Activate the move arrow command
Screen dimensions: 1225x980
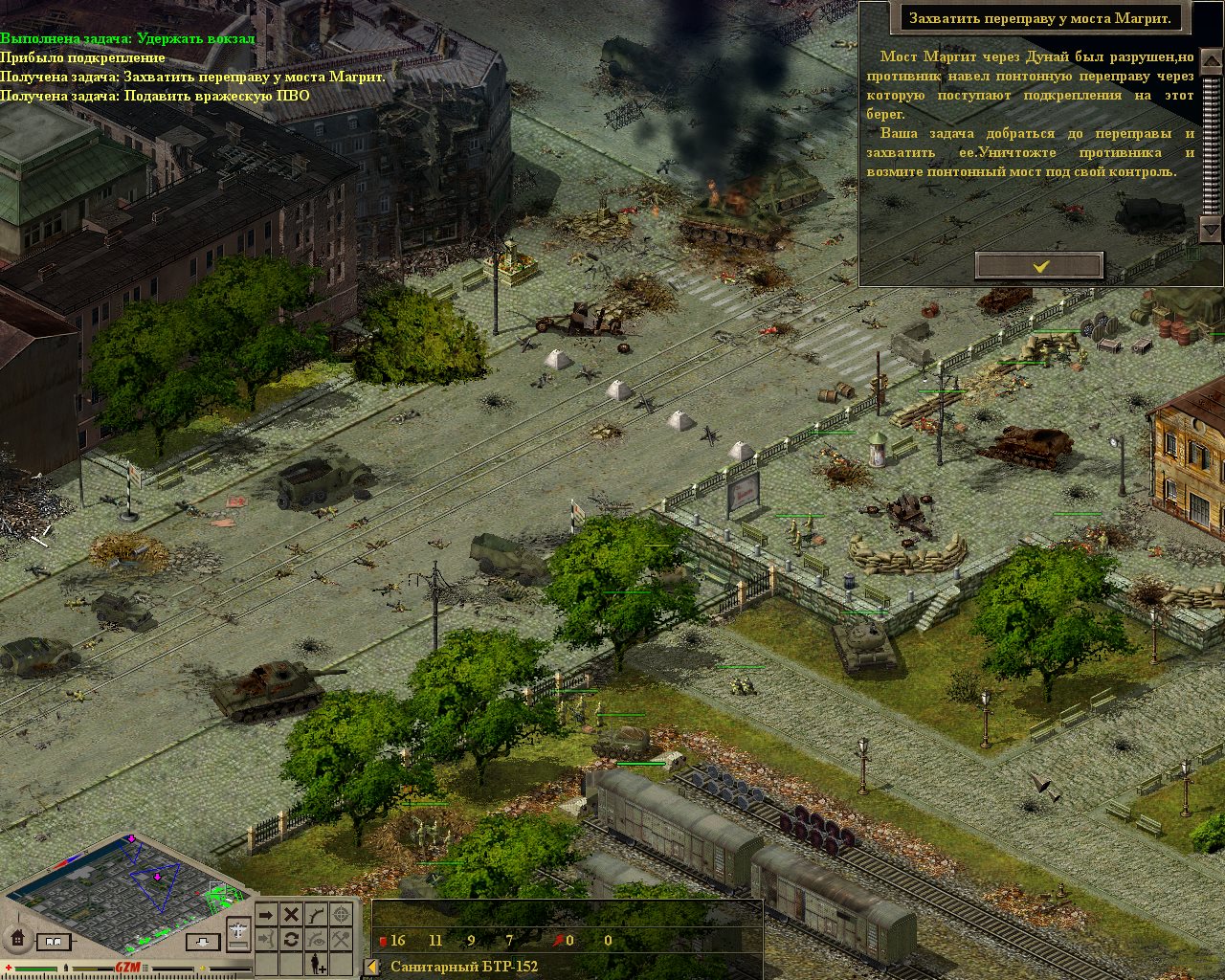point(266,916)
